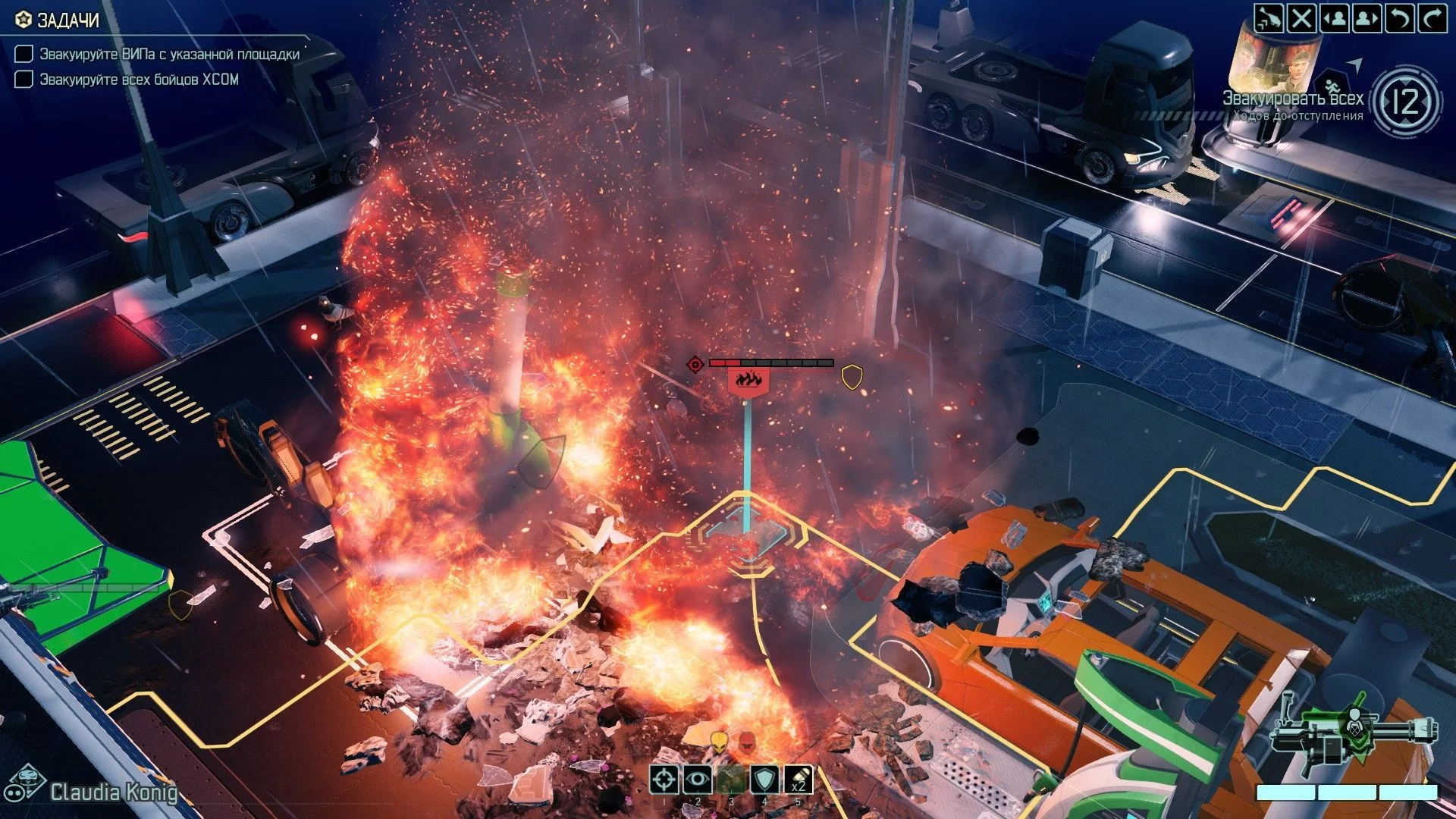This screenshot has height=819, width=1456.
Task: Use the Hunker Down shield ability
Action: pos(764,779)
